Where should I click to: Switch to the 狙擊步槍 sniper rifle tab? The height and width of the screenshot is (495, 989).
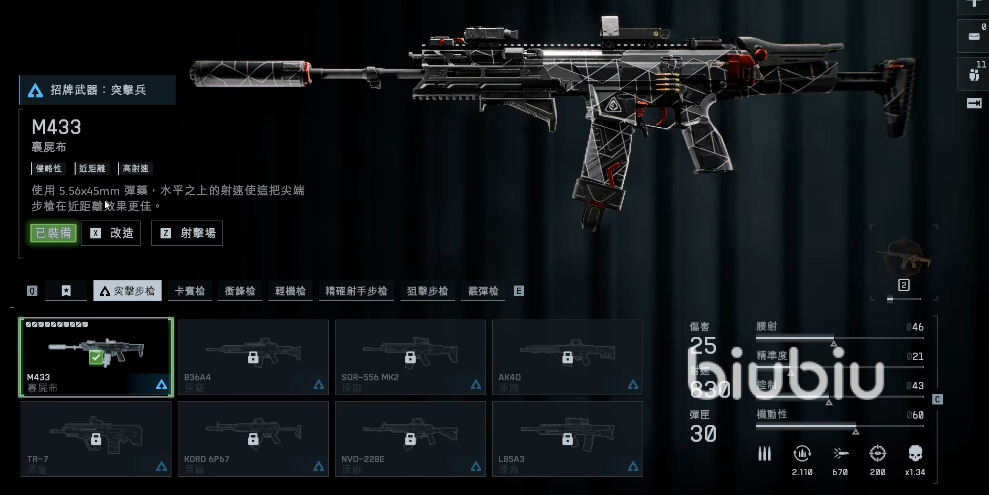[x=427, y=291]
